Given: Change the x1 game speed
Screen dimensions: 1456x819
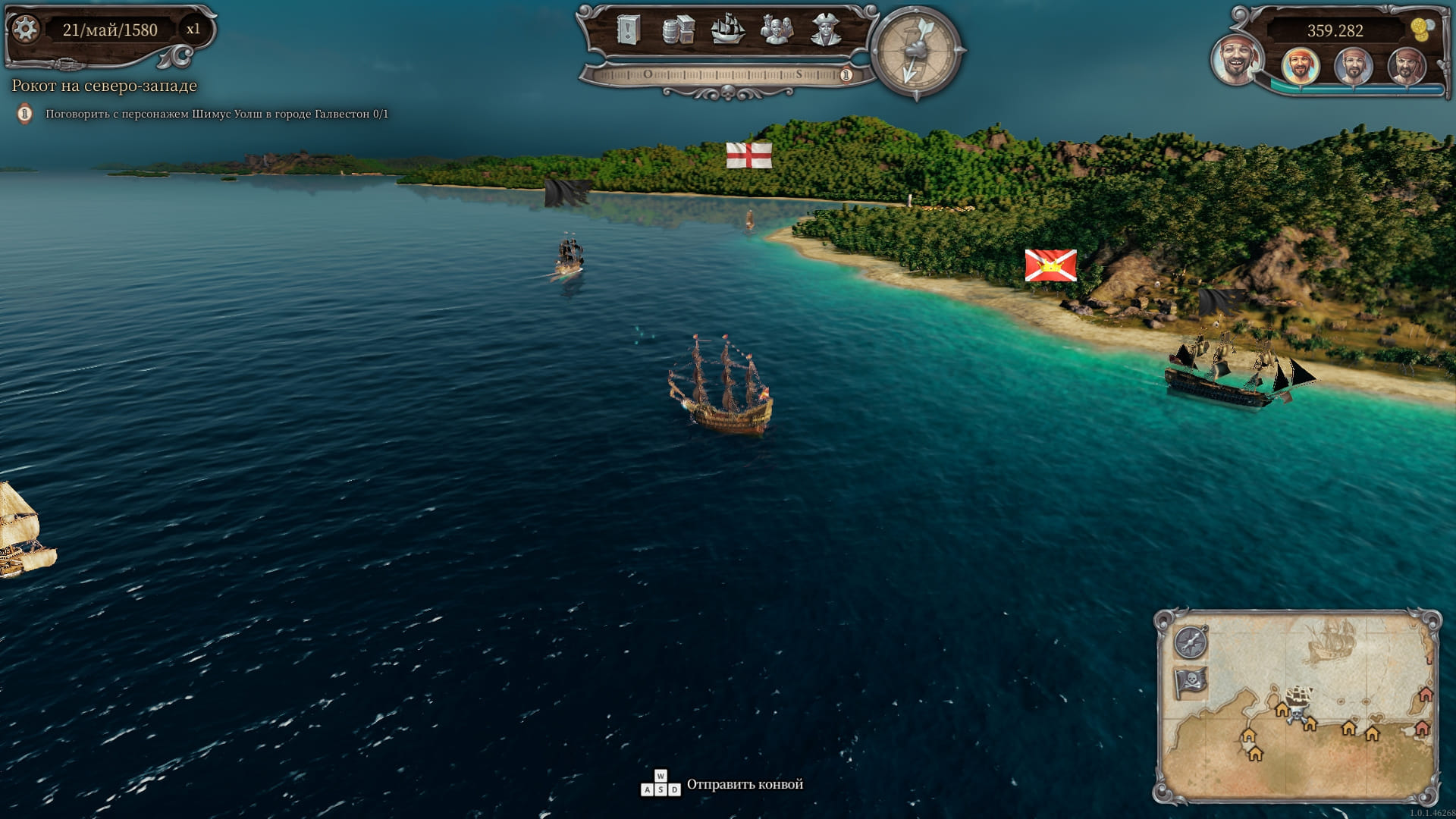Looking at the screenshot, I should tap(193, 30).
